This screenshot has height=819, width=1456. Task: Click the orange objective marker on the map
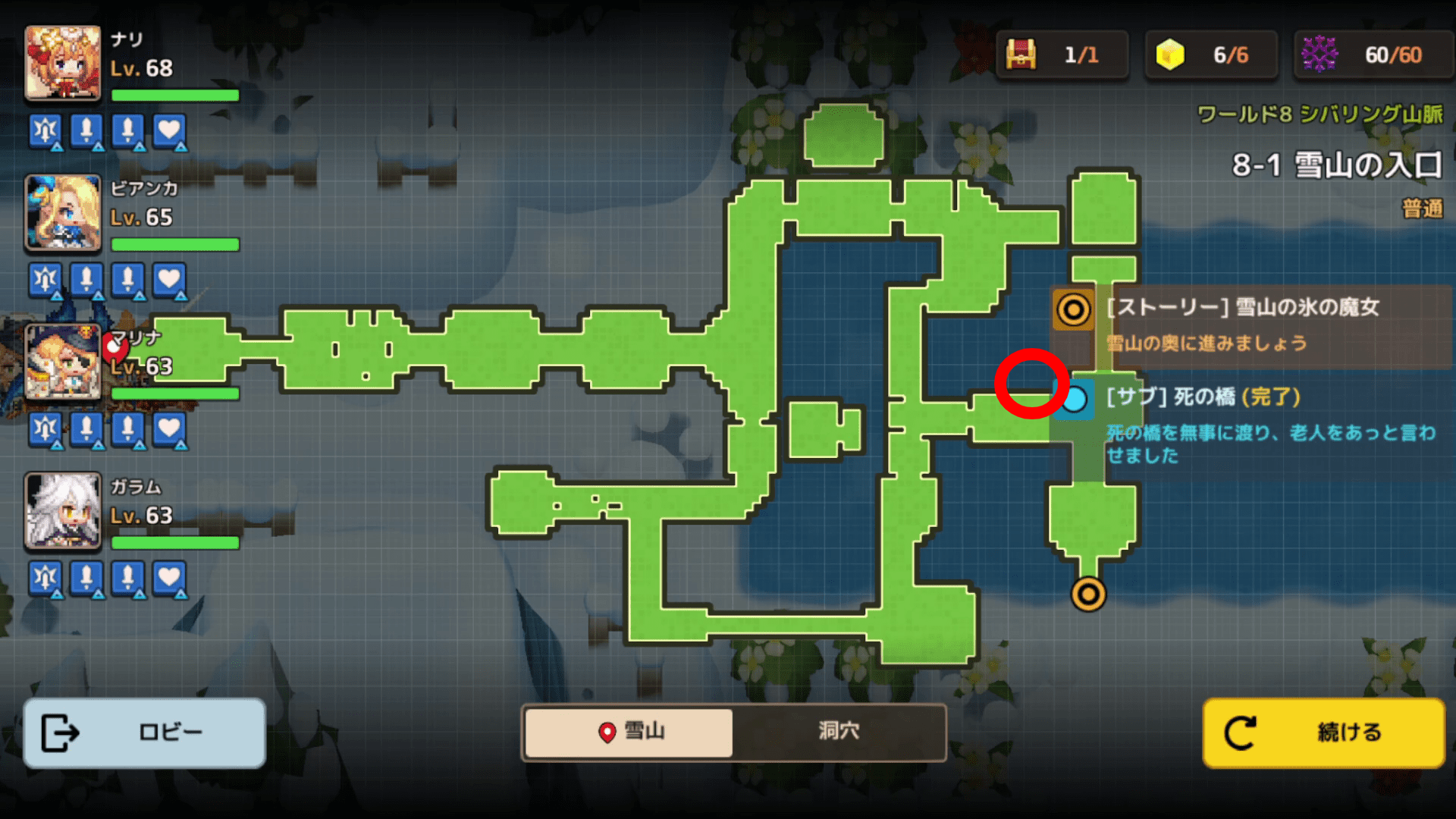1088,594
